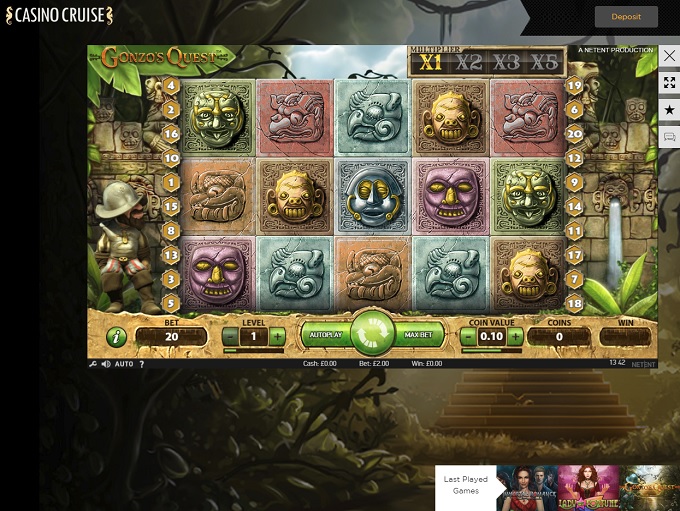Place the Max Bet
The image size is (680, 511).
coord(419,336)
